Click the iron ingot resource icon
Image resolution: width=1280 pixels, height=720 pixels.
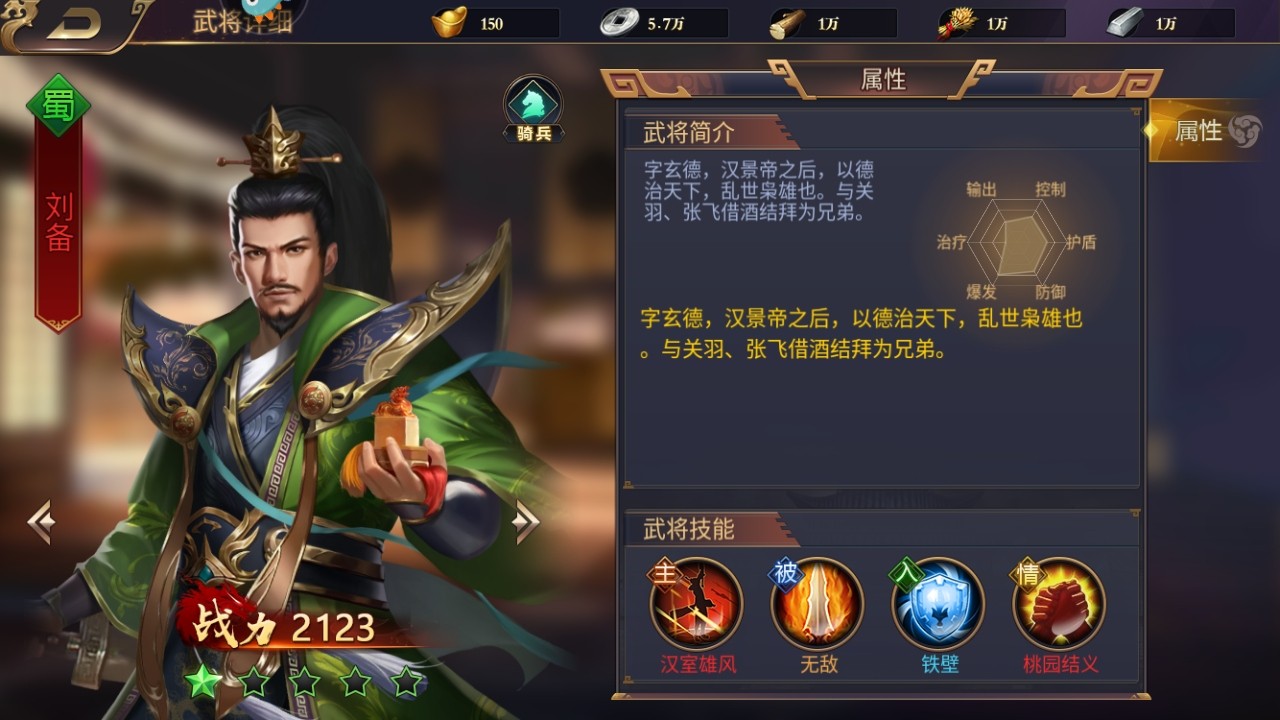(x=1125, y=22)
